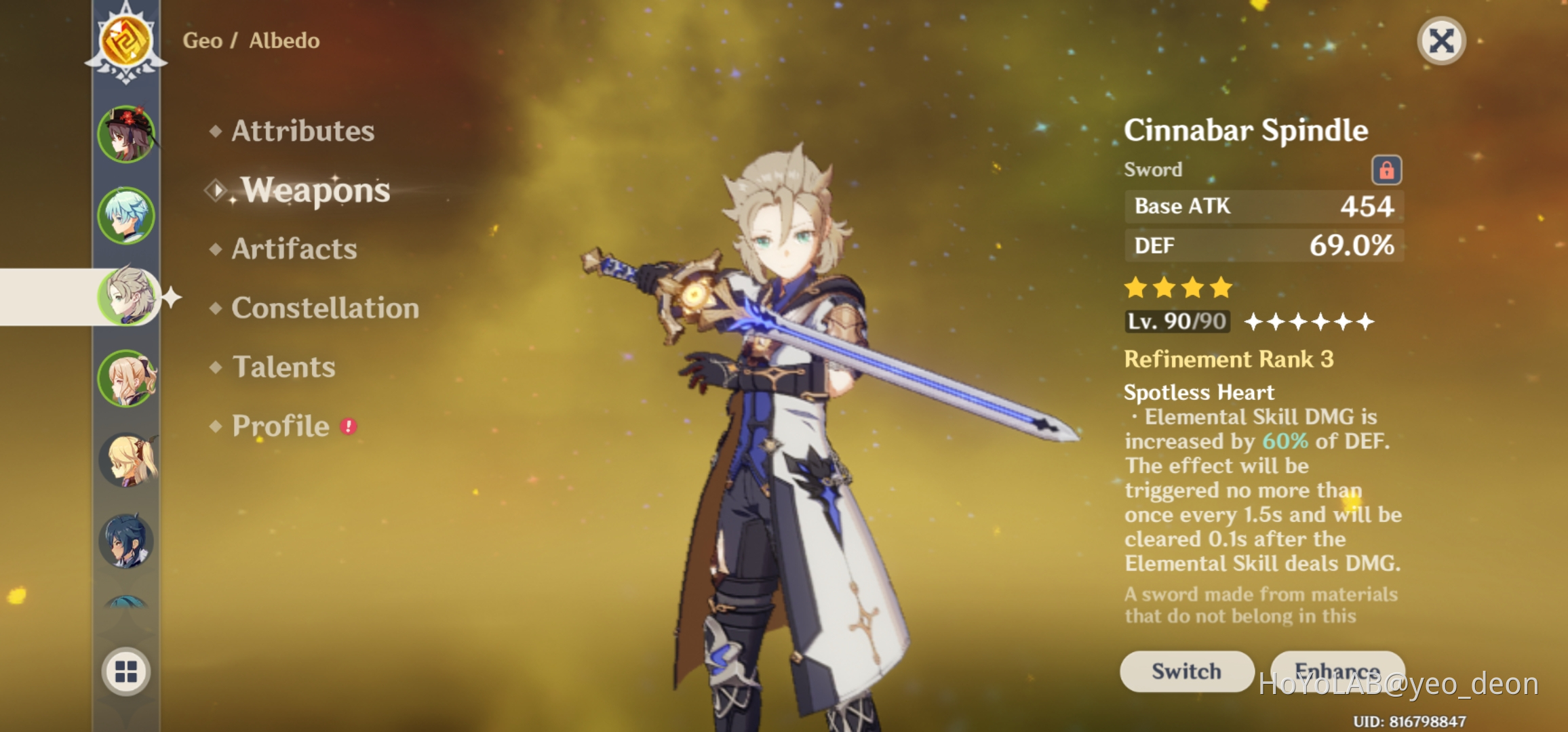The height and width of the screenshot is (732, 1568).
Task: Select Kaeya's portrait near the bottom of sidebar
Action: point(125,540)
